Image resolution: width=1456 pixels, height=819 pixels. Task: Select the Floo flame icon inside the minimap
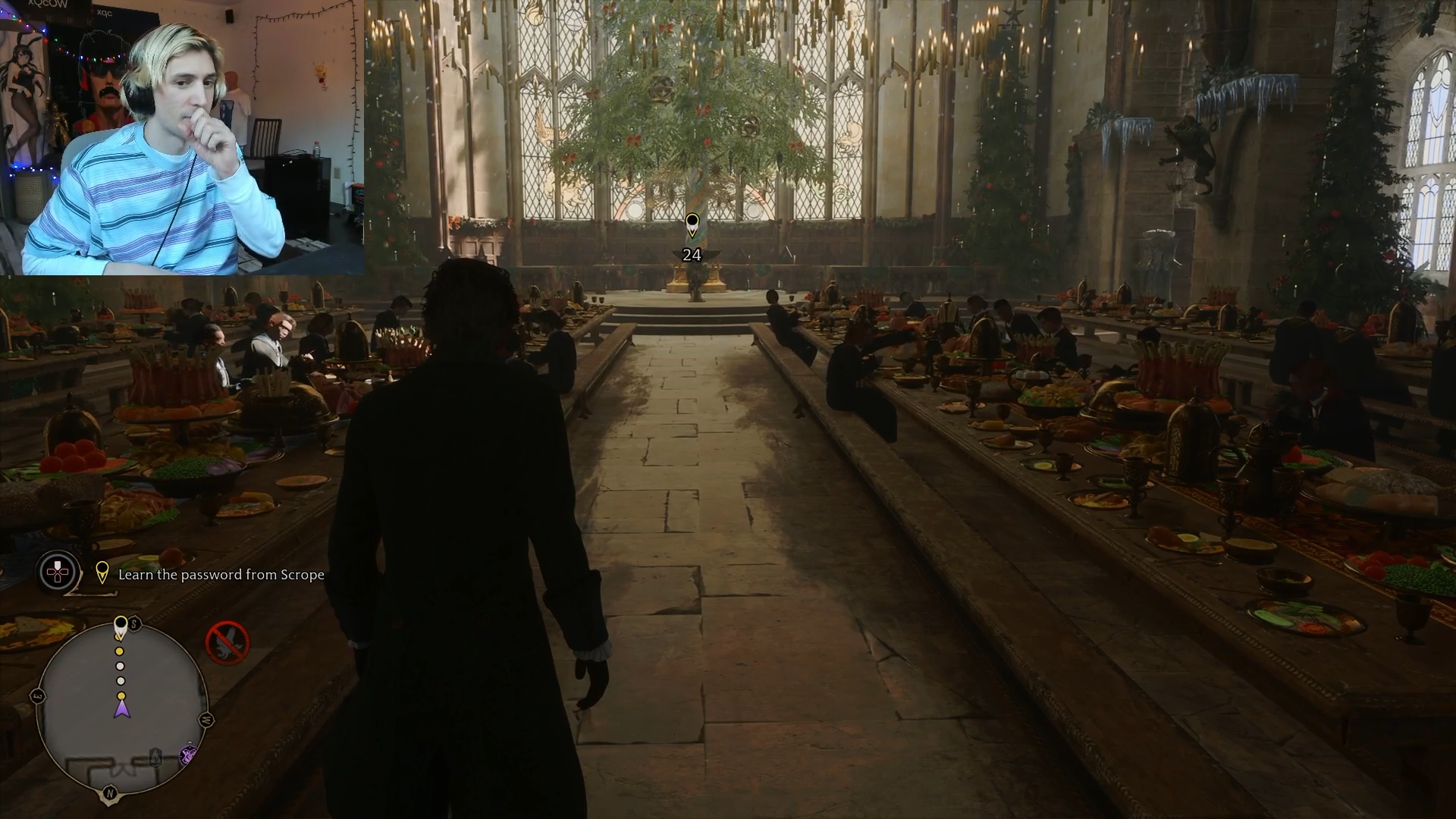point(155,757)
